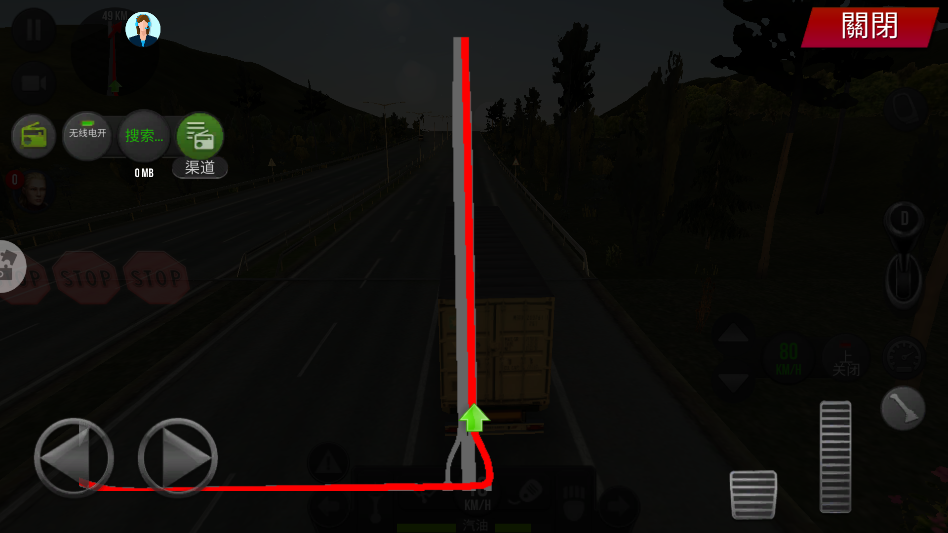Tap the brake pedal
The width and height of the screenshot is (948, 533).
pyautogui.click(x=753, y=494)
